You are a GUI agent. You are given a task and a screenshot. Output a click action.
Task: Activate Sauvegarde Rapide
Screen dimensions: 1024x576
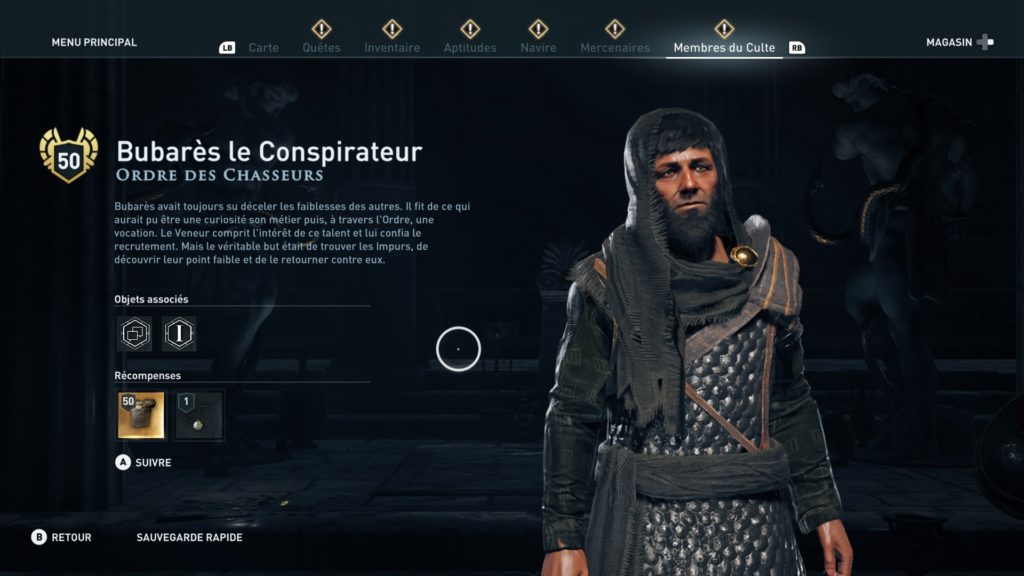189,538
